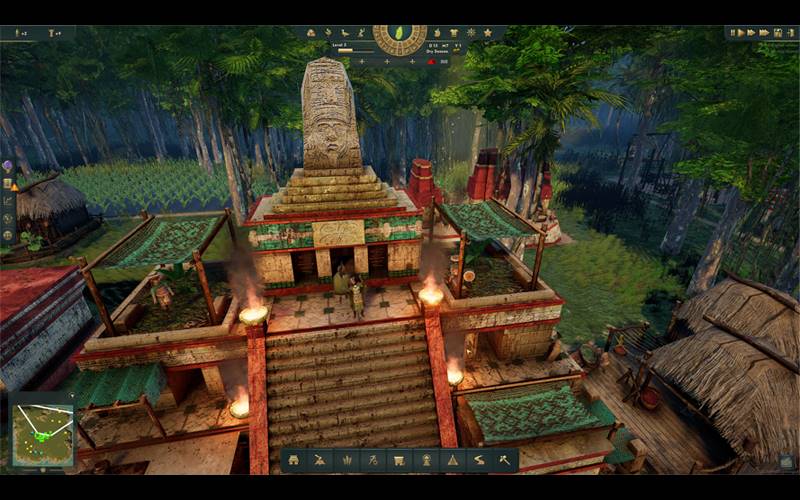The image size is (800, 500).
Task: Open the clothing shirt overview icon
Action: click(456, 33)
